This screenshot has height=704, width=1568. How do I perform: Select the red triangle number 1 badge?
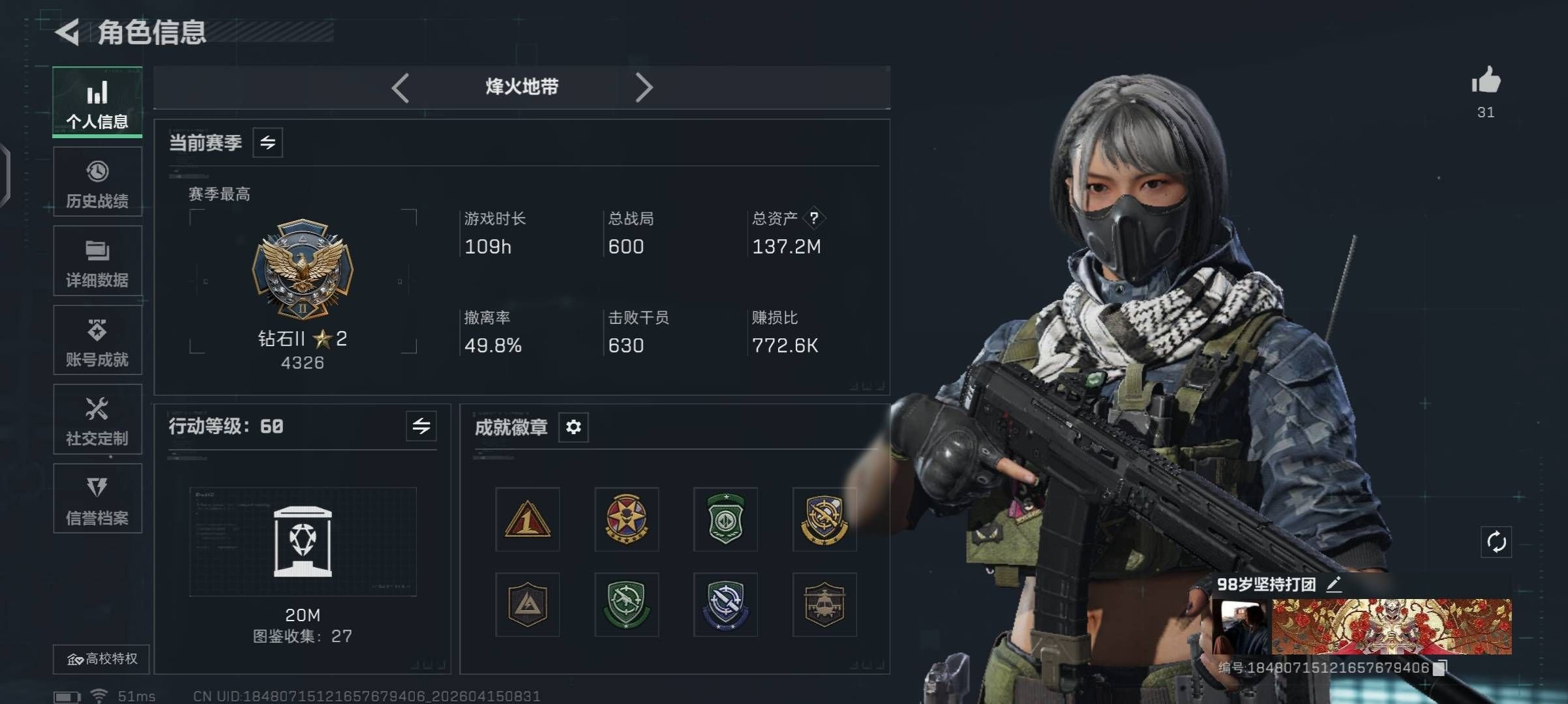click(527, 520)
